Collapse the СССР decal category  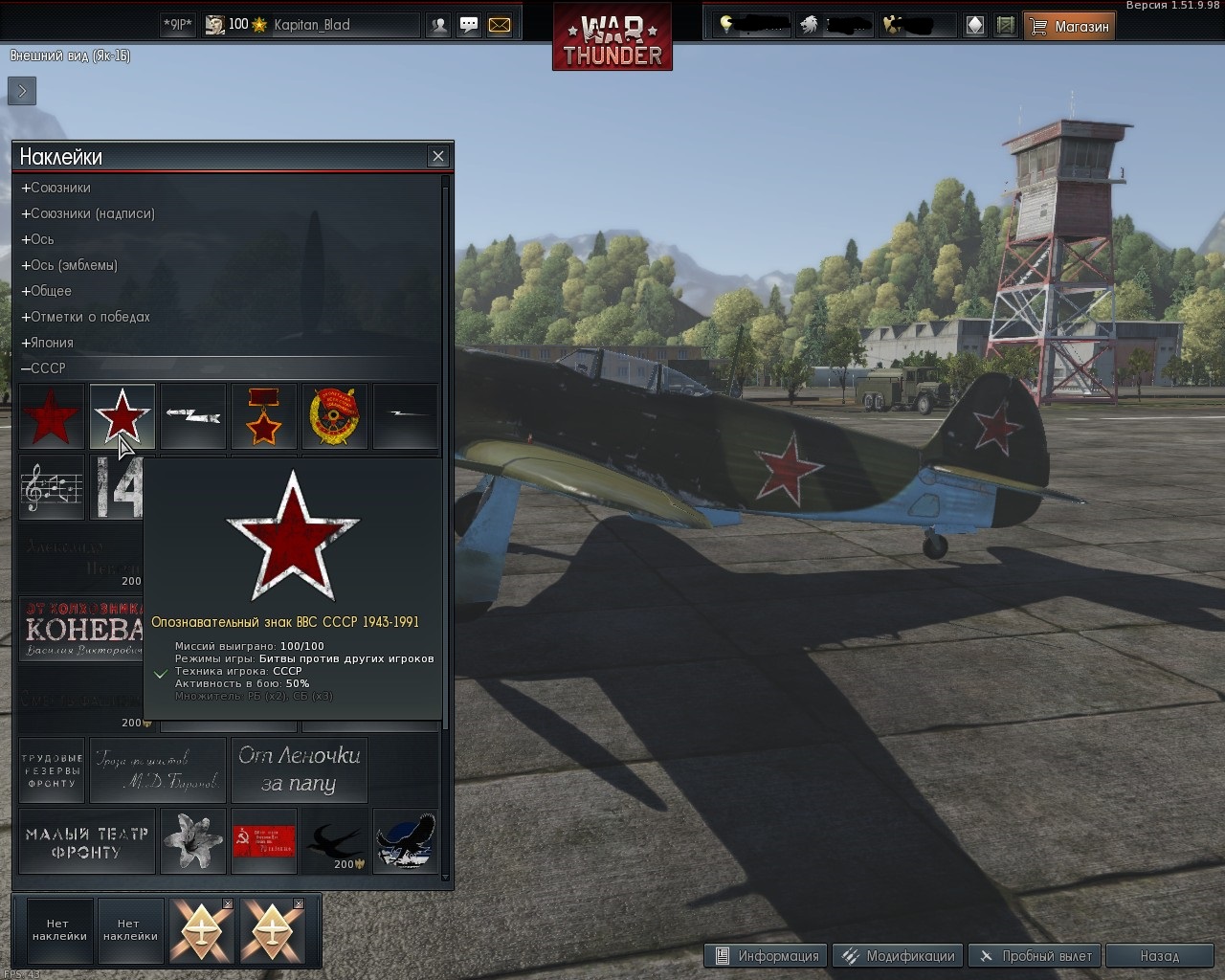point(44,368)
